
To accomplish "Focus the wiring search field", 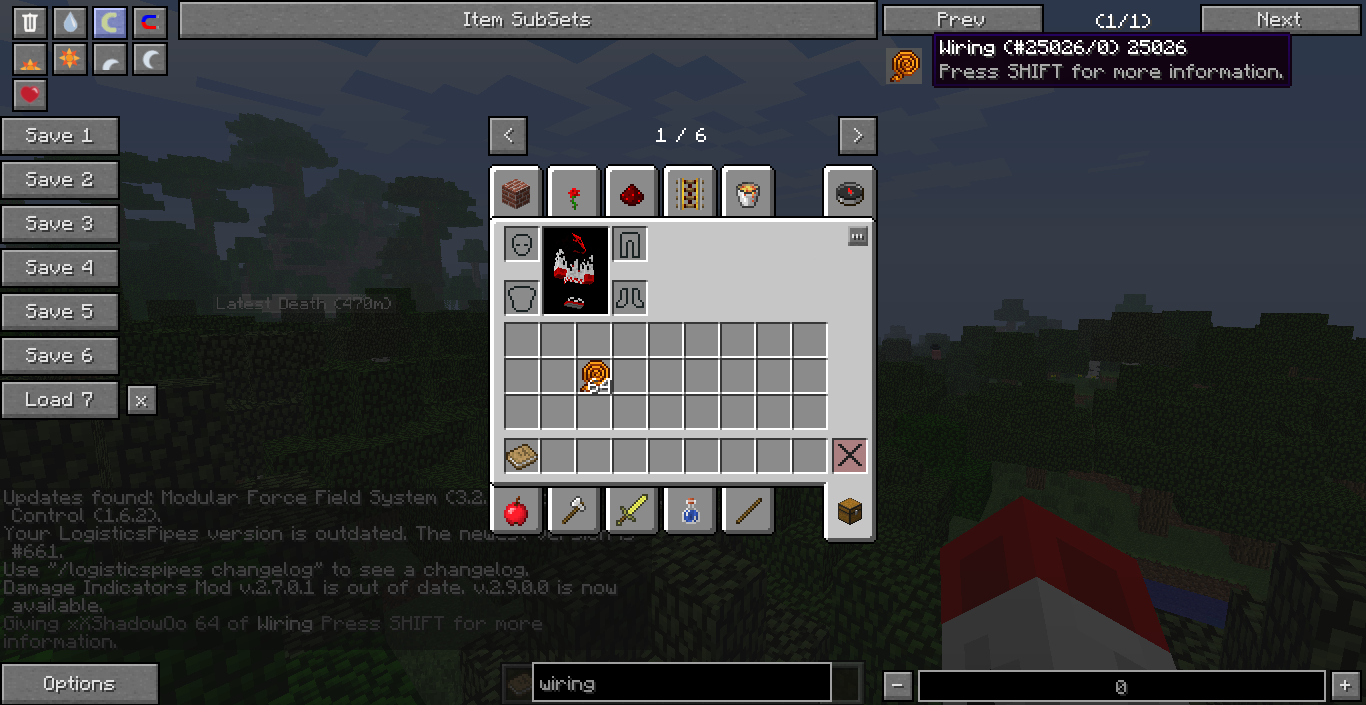I will click(681, 684).
